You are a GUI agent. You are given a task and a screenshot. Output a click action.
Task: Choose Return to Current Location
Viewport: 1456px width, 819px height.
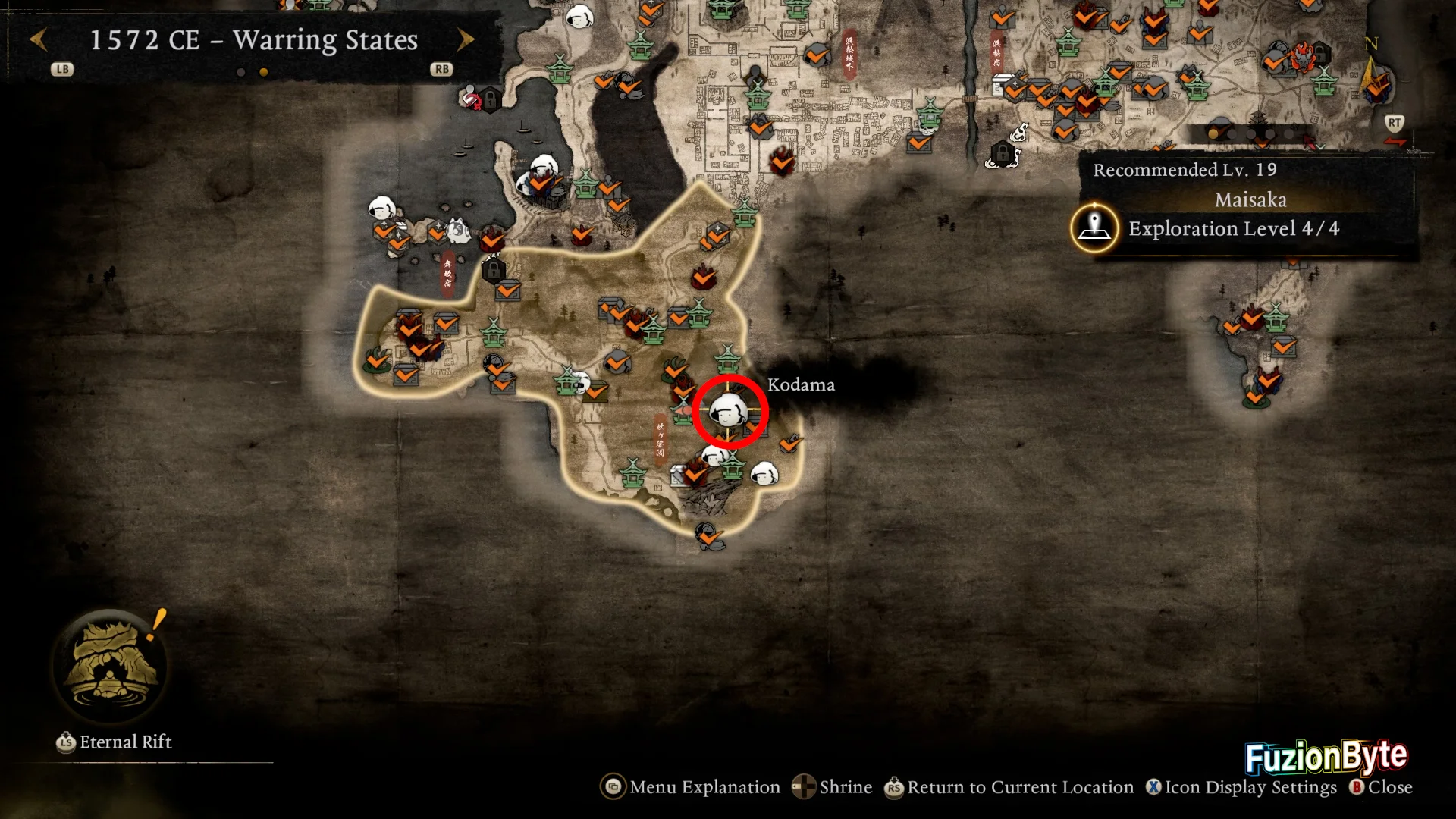[x=1009, y=787]
